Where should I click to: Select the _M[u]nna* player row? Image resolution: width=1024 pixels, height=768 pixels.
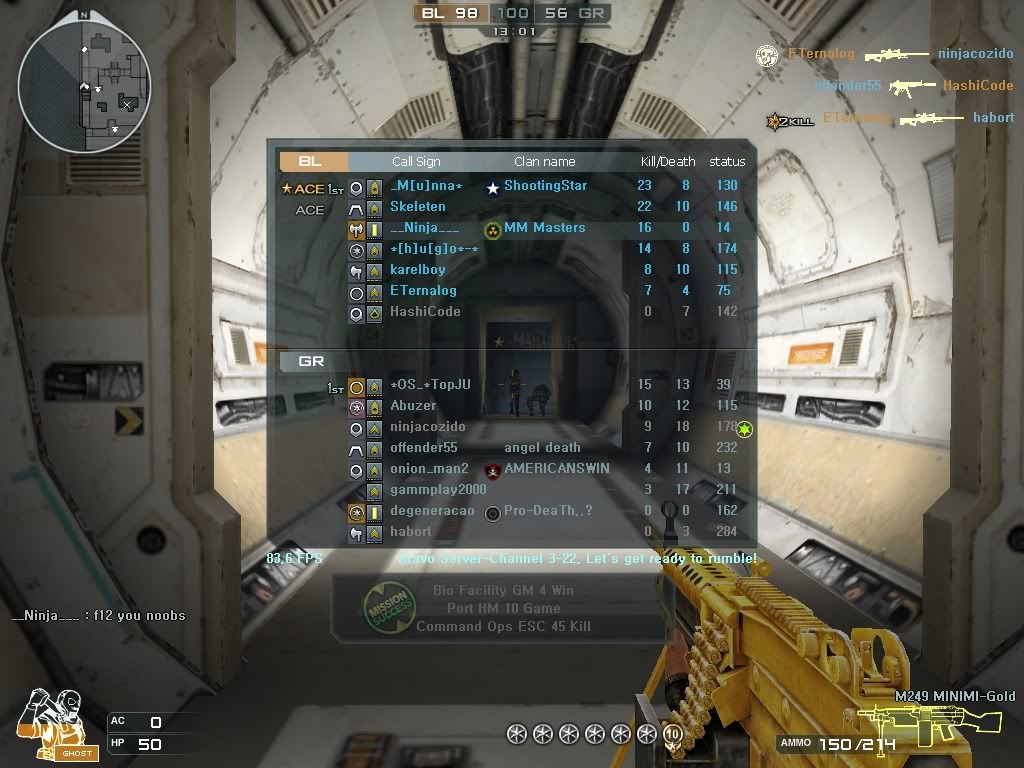[x=426, y=185]
